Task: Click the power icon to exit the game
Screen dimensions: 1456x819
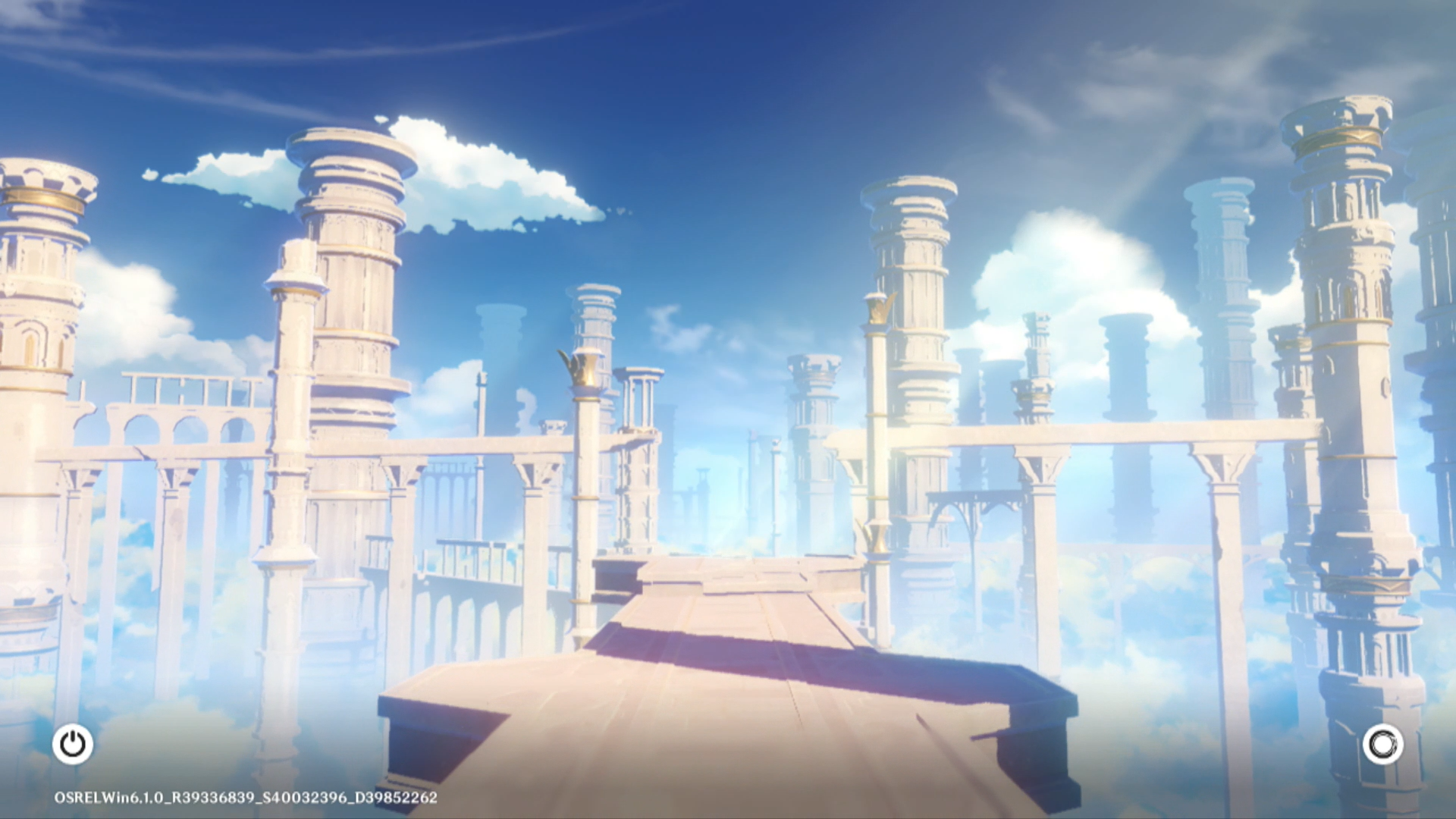Action: pyautogui.click(x=73, y=744)
